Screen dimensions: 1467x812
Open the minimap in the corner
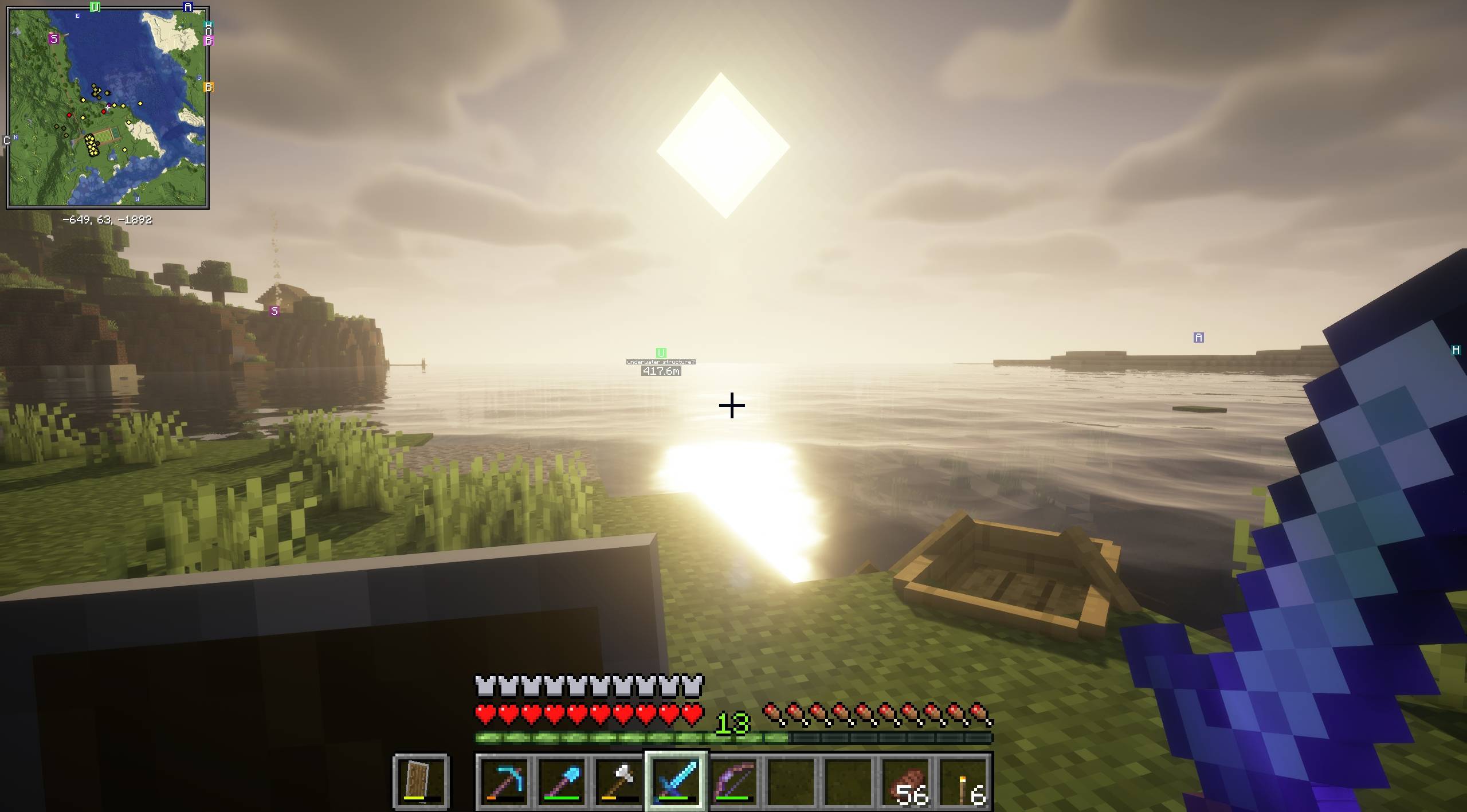(x=108, y=108)
